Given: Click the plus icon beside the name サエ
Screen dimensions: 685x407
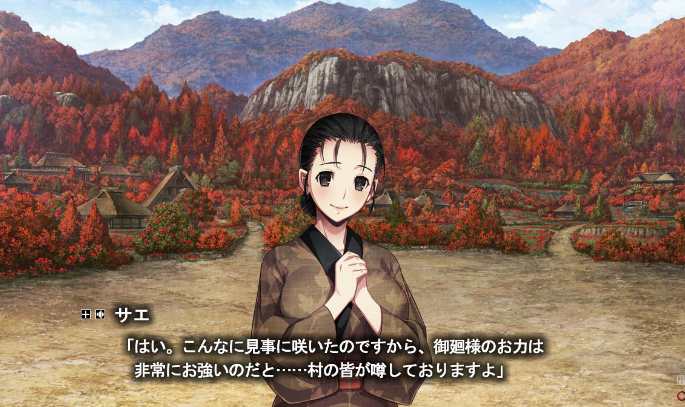Looking at the screenshot, I should [x=86, y=314].
